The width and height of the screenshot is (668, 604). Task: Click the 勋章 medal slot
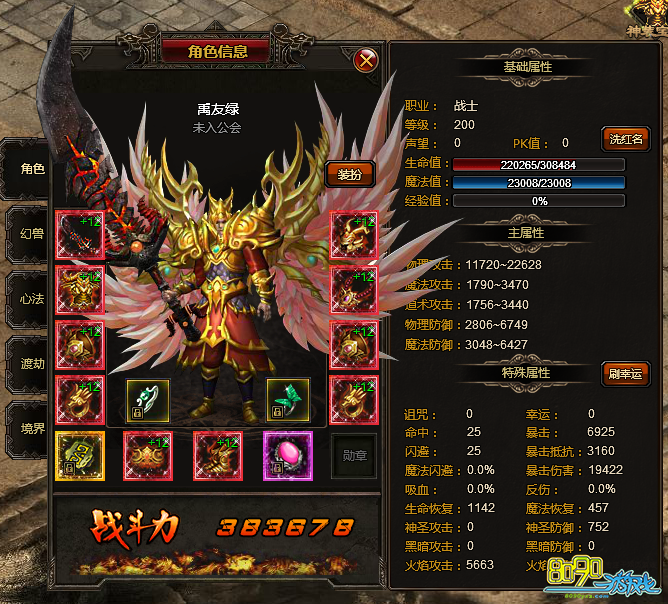tap(354, 455)
